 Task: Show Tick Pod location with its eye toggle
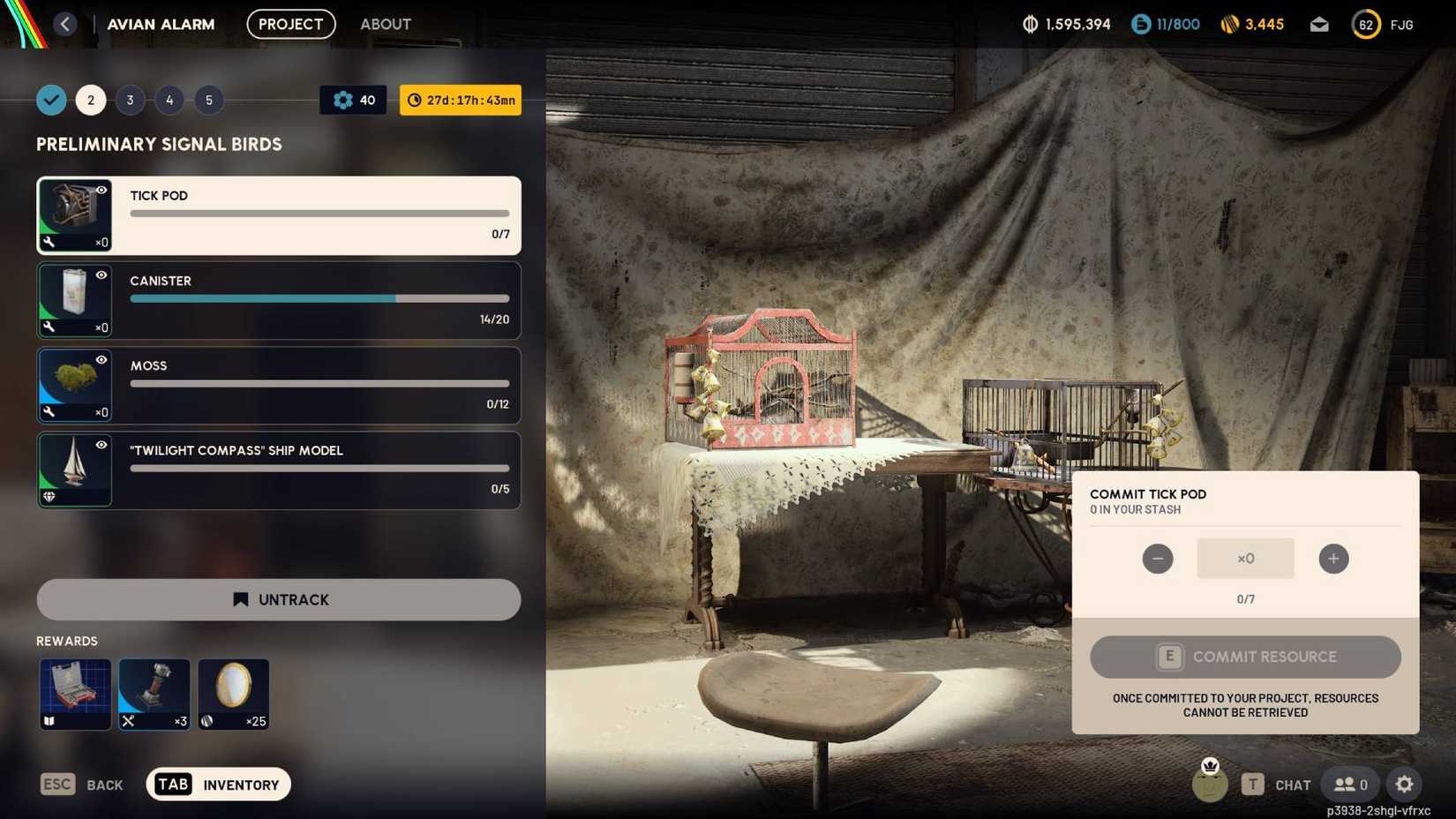pyautogui.click(x=102, y=191)
